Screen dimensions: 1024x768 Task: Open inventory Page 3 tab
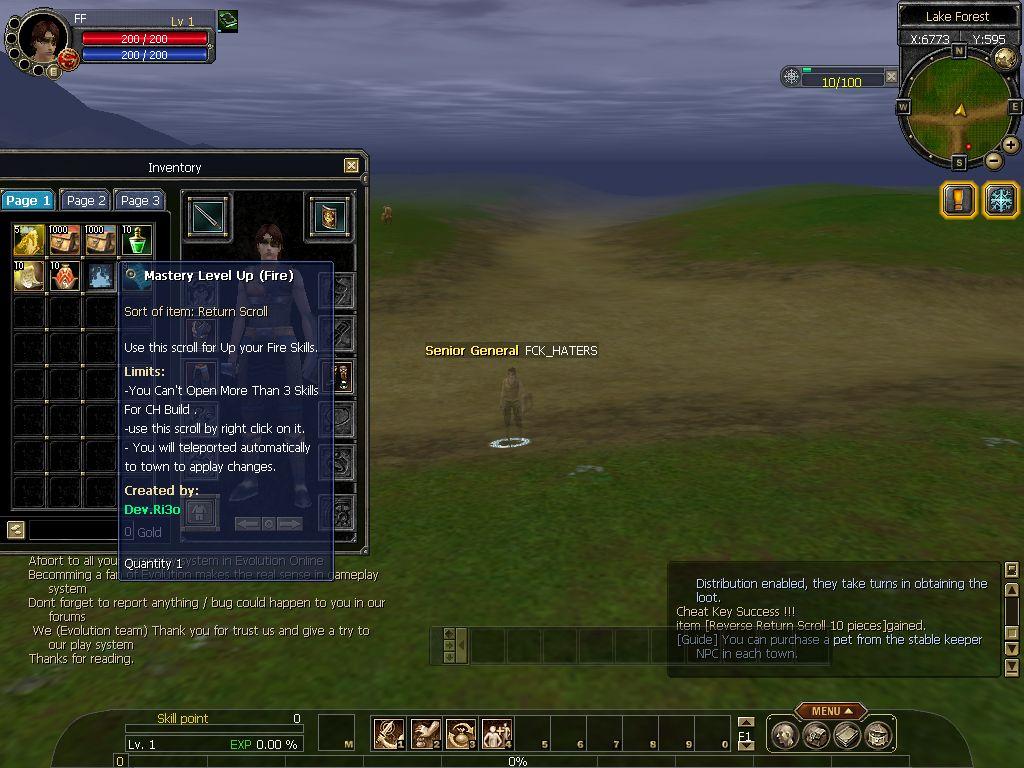(140, 200)
